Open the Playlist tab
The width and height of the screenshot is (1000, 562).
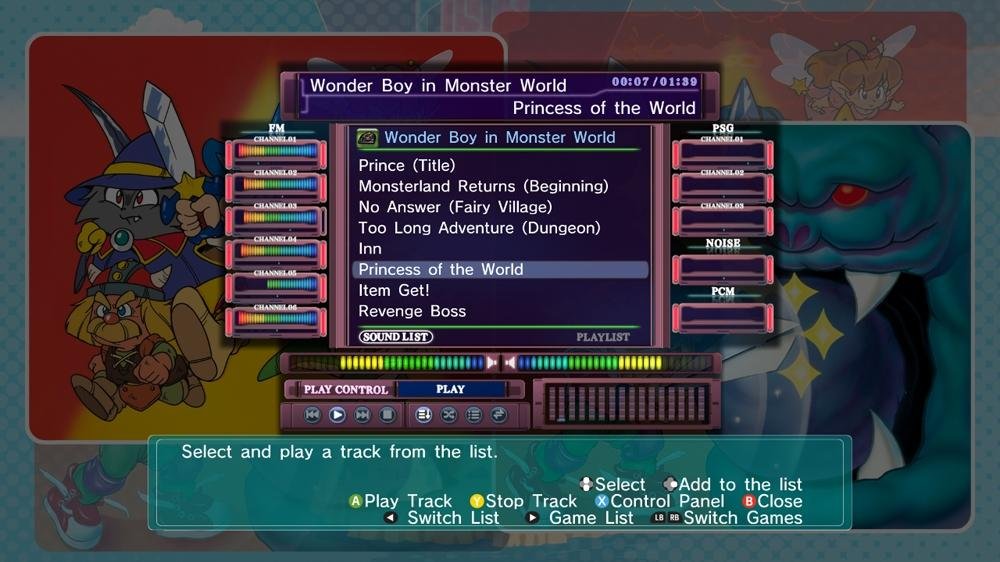tap(603, 337)
